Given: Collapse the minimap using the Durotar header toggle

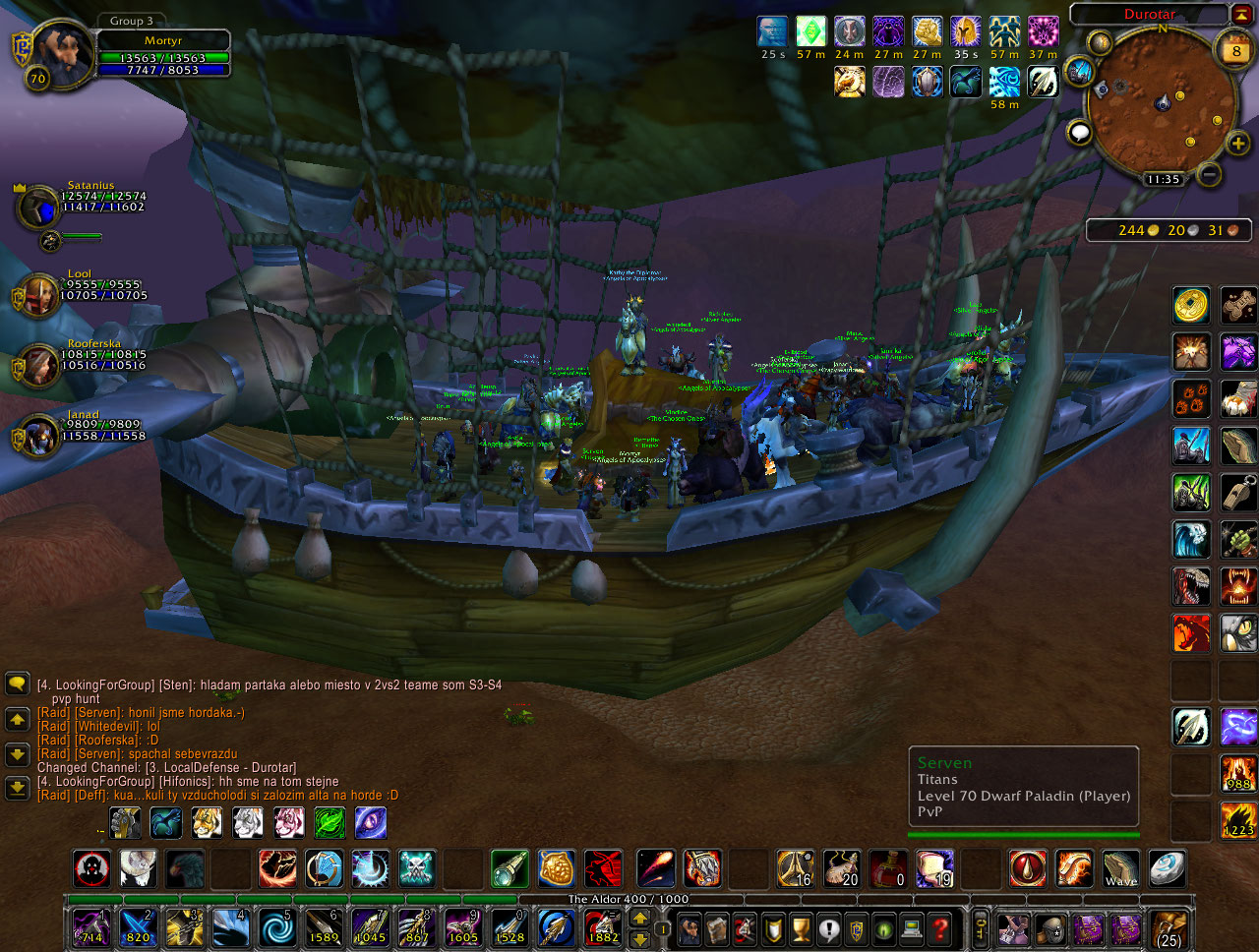Looking at the screenshot, I should 1241,14.
